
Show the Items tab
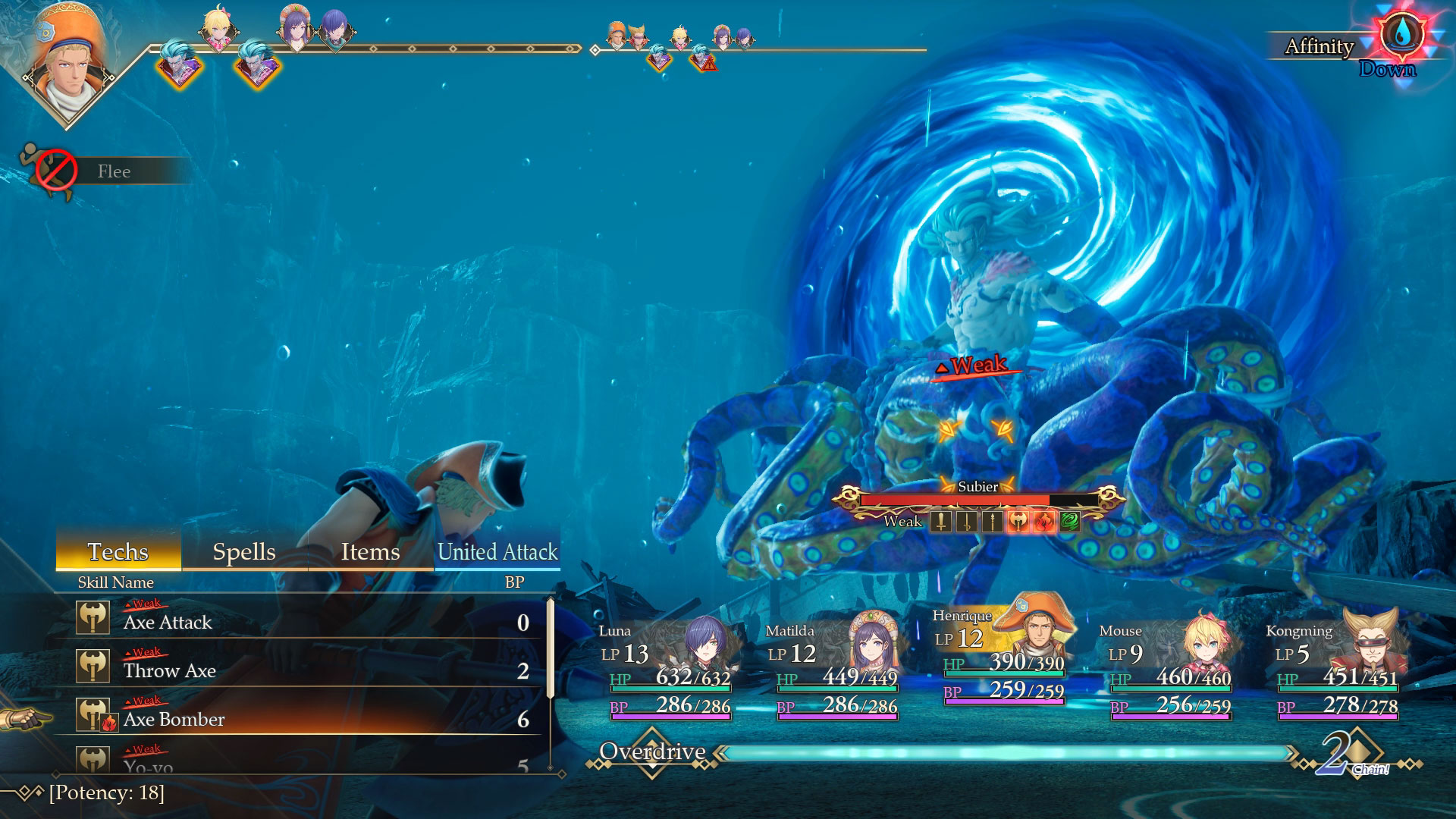click(x=370, y=551)
